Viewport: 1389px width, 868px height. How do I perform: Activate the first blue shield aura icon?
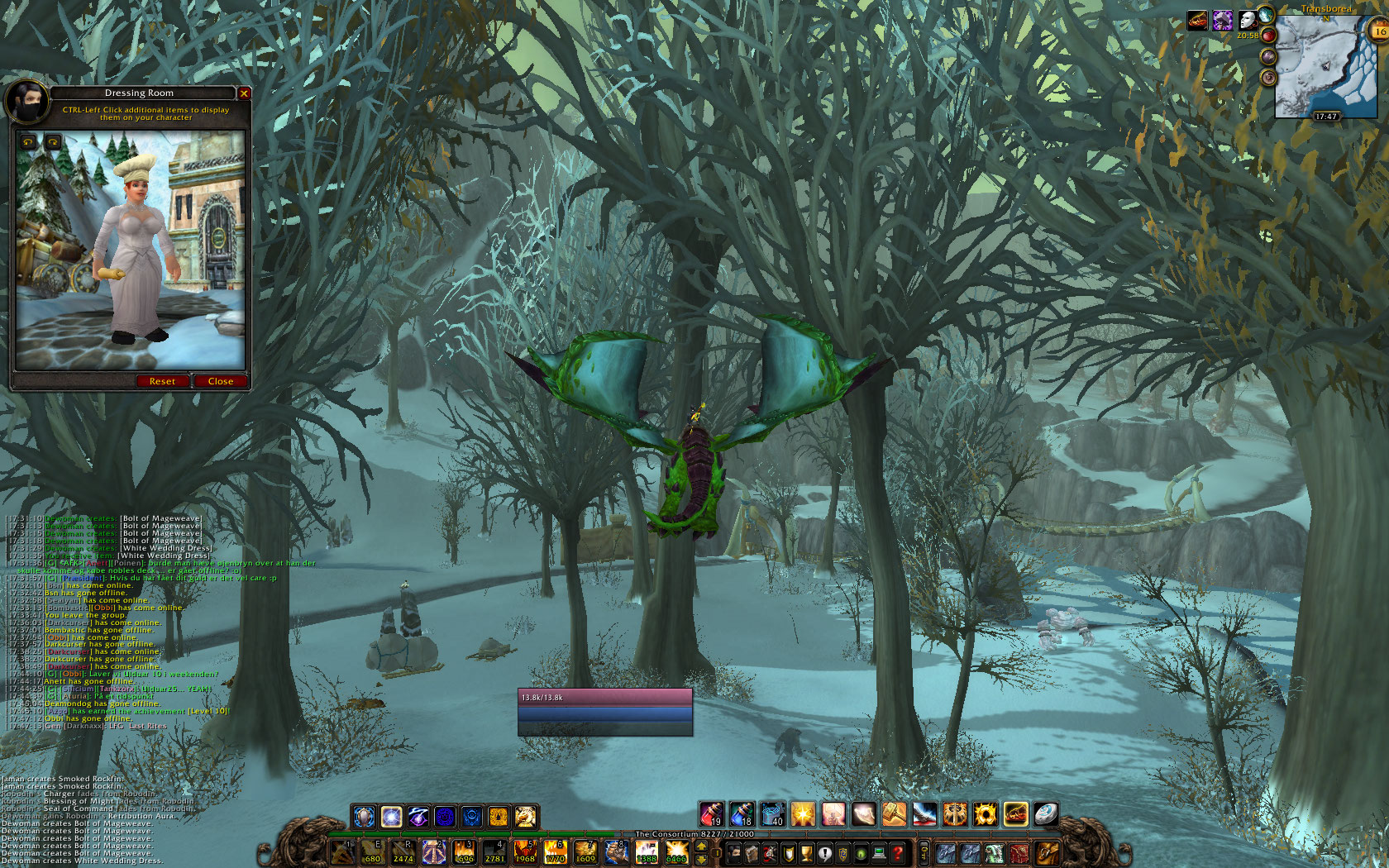click(364, 817)
